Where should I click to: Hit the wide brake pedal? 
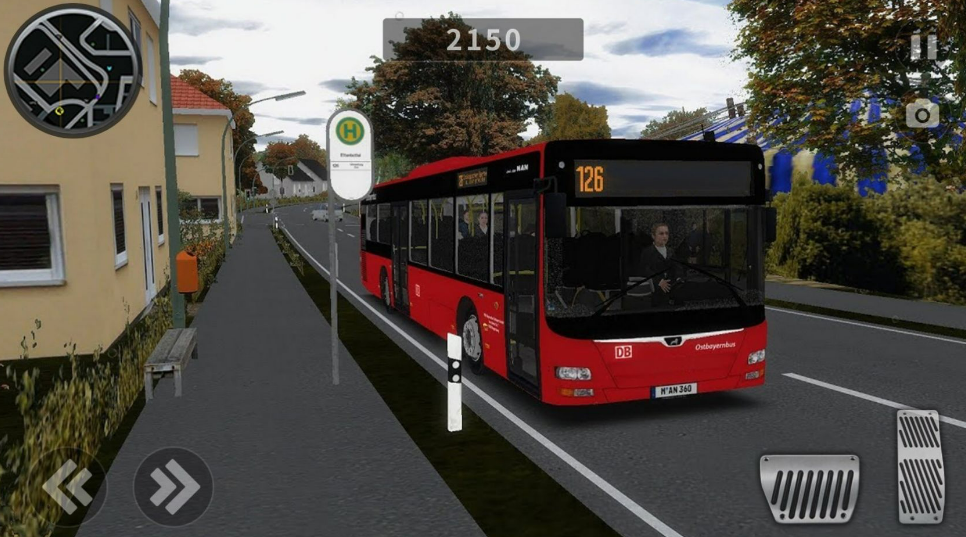click(x=809, y=488)
